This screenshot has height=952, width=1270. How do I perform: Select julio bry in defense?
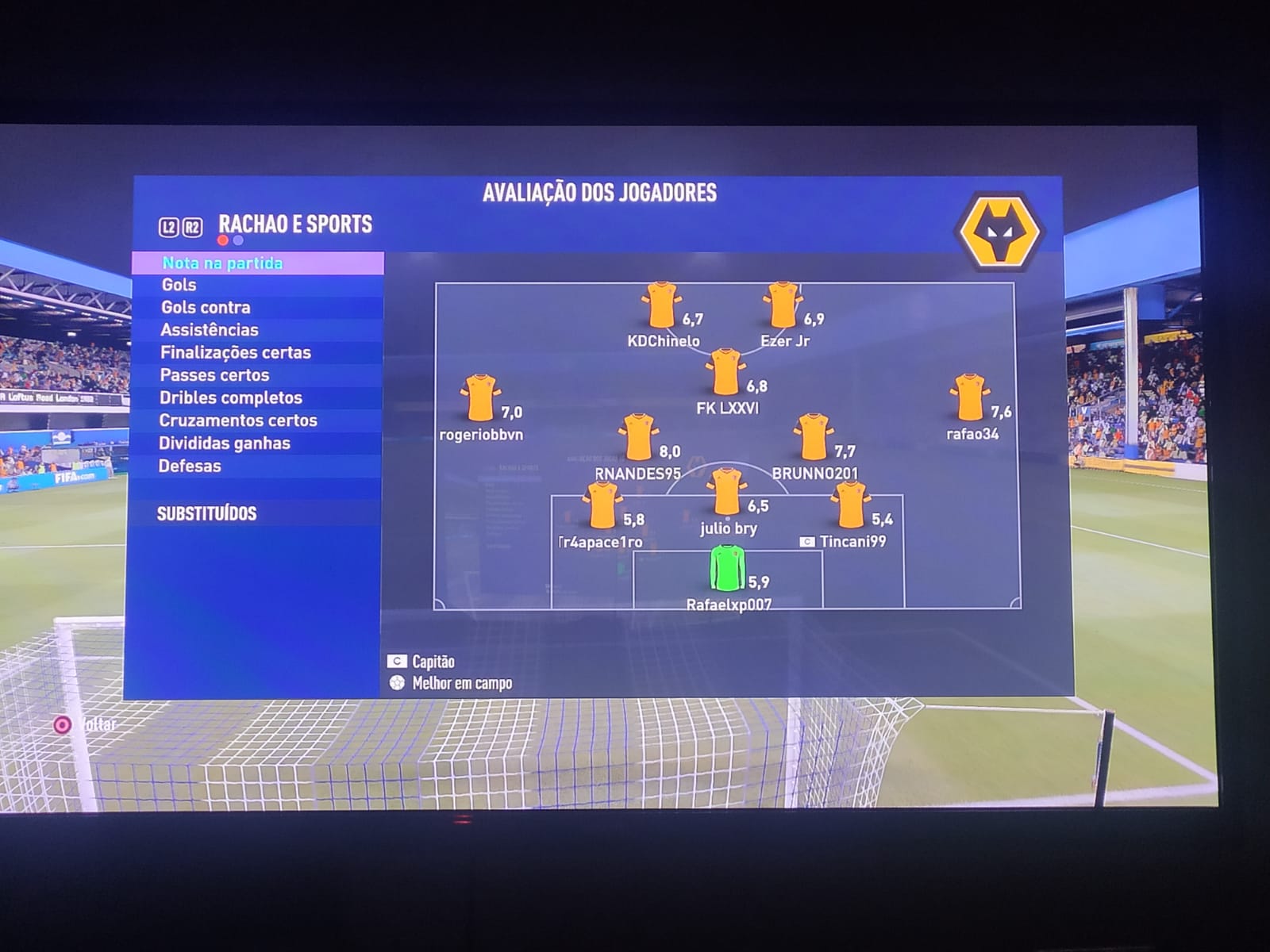726,492
